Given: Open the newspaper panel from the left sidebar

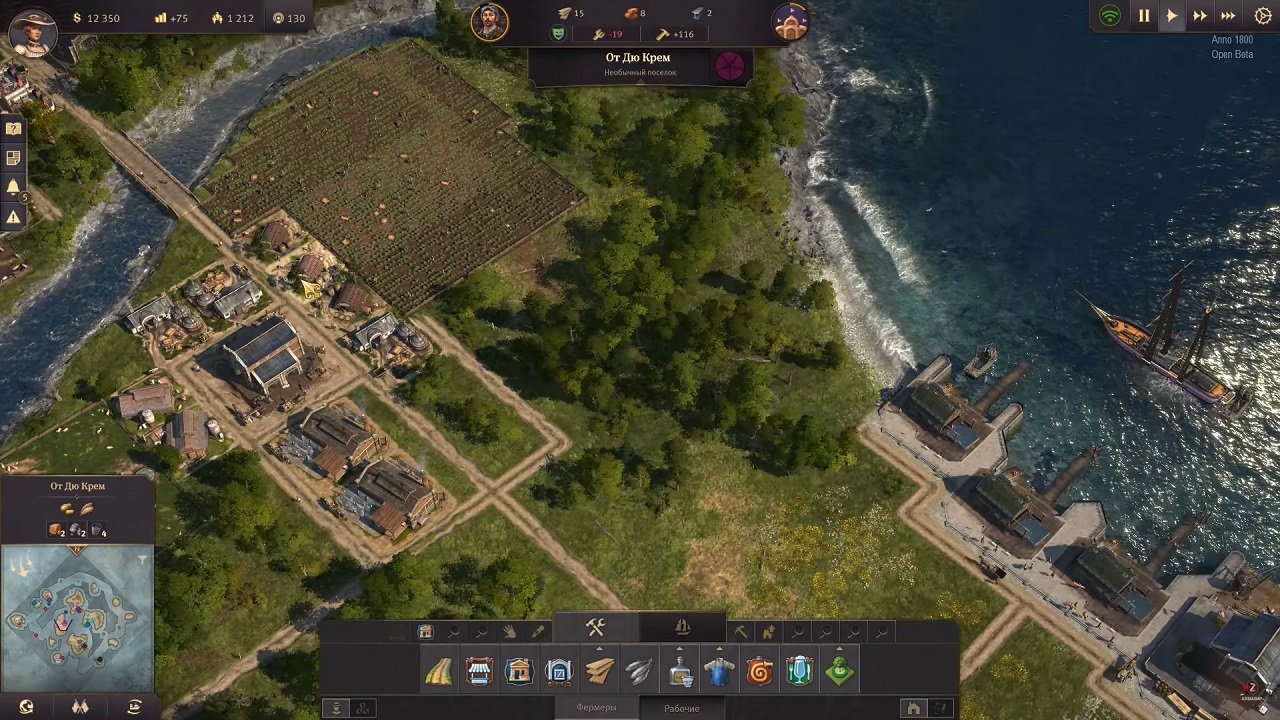Looking at the screenshot, I should (x=13, y=155).
